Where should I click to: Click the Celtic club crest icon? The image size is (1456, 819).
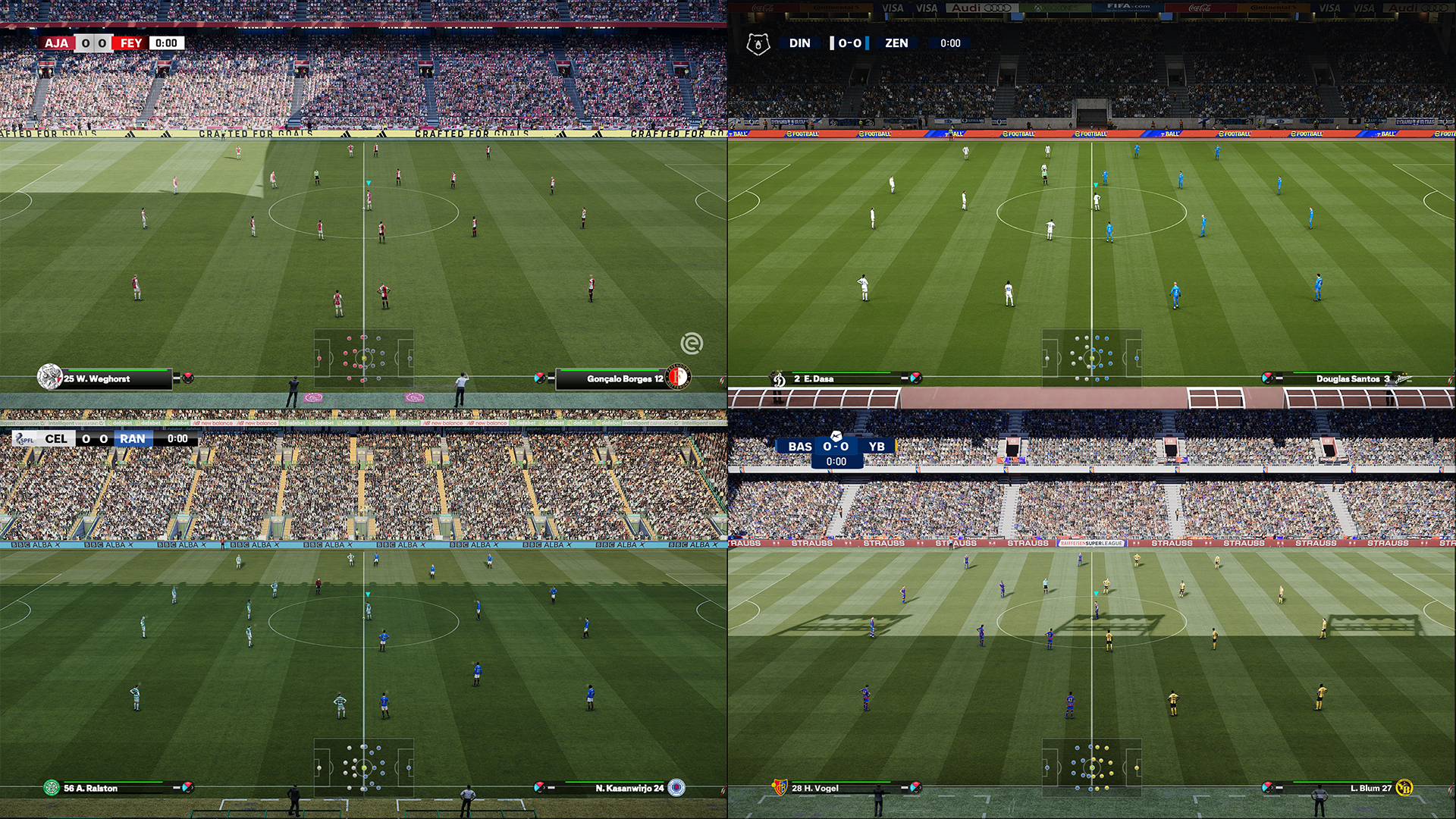click(51, 788)
